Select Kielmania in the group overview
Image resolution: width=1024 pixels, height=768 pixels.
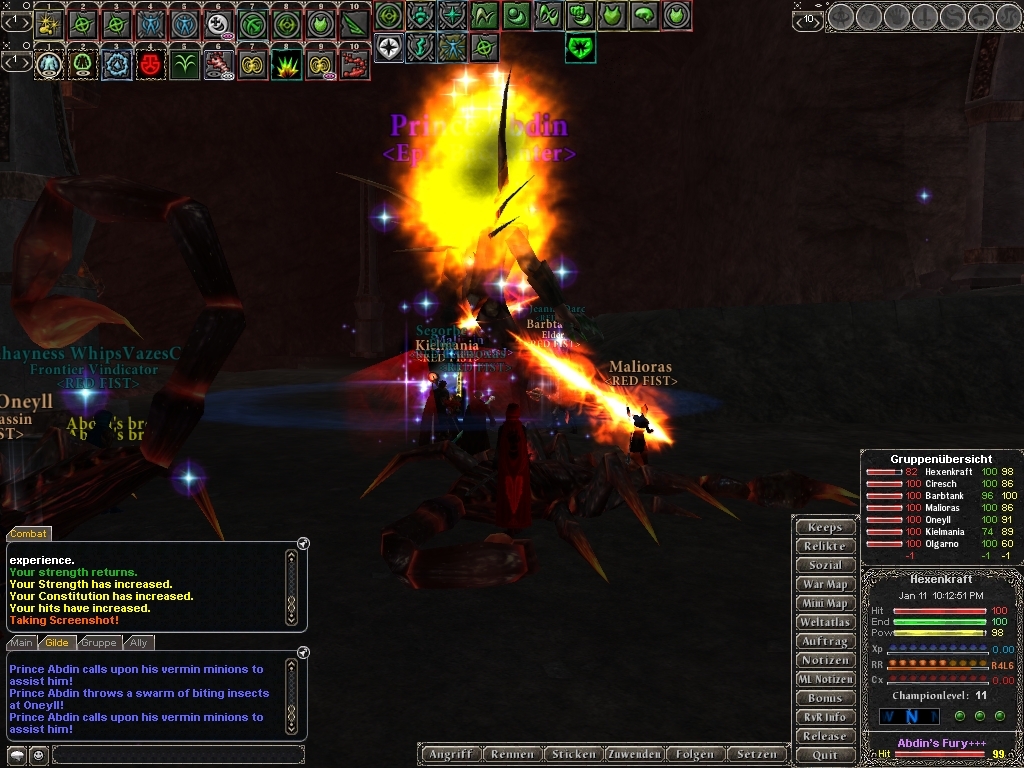(x=944, y=532)
